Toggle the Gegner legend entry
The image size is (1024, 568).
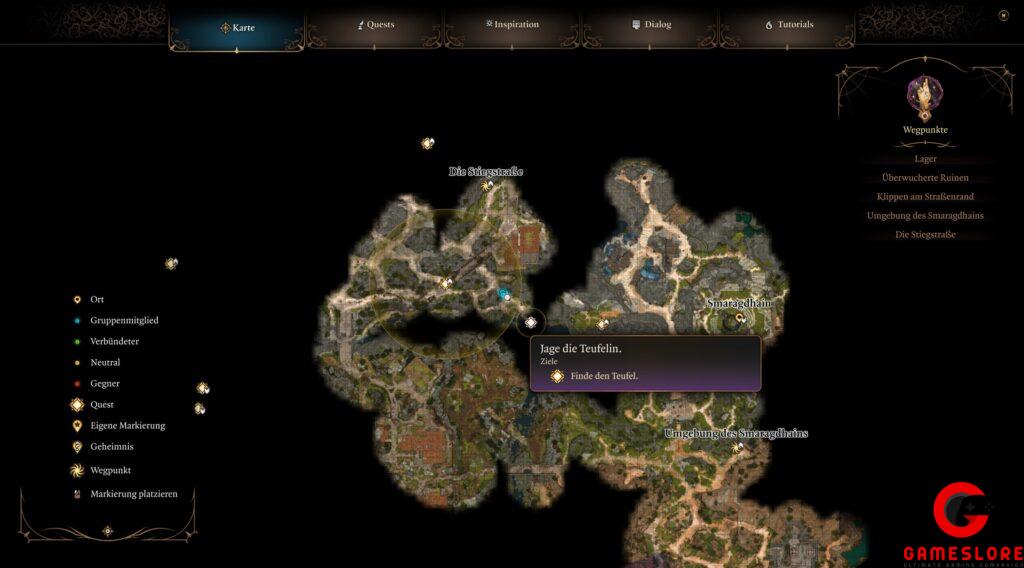click(104, 384)
